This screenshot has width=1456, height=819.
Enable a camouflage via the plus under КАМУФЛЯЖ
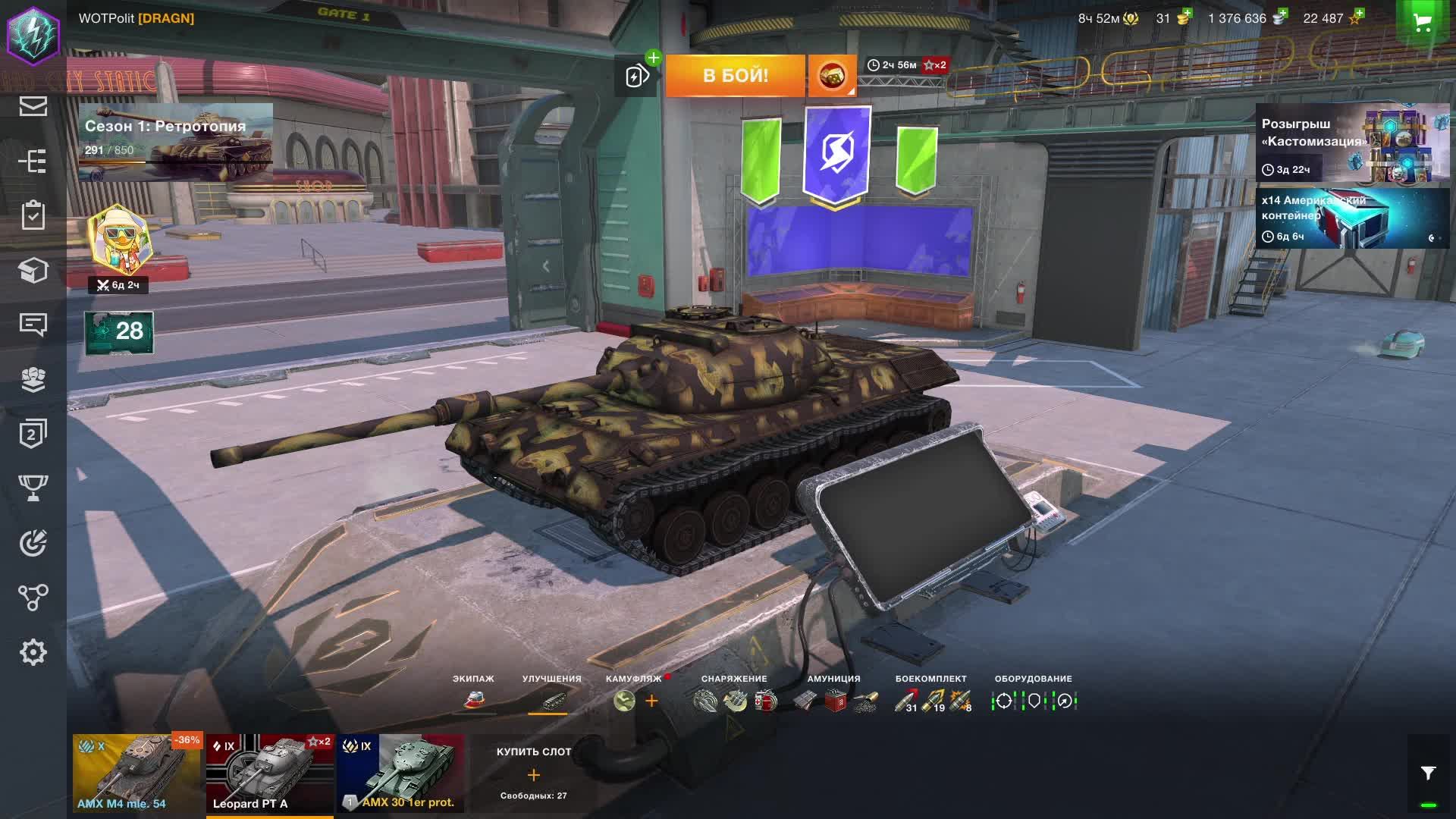(651, 701)
